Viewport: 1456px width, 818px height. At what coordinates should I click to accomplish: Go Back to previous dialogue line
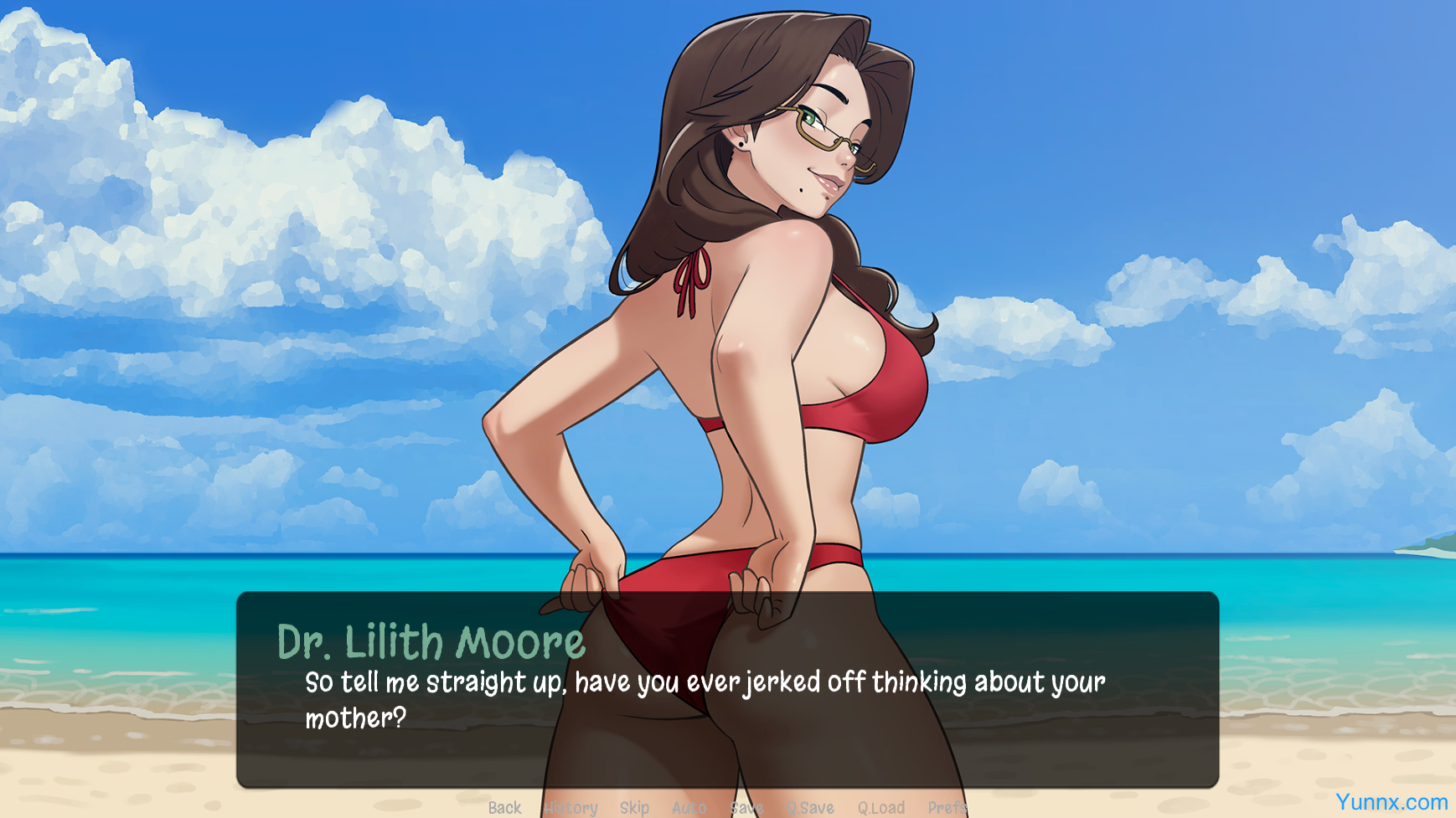(504, 808)
